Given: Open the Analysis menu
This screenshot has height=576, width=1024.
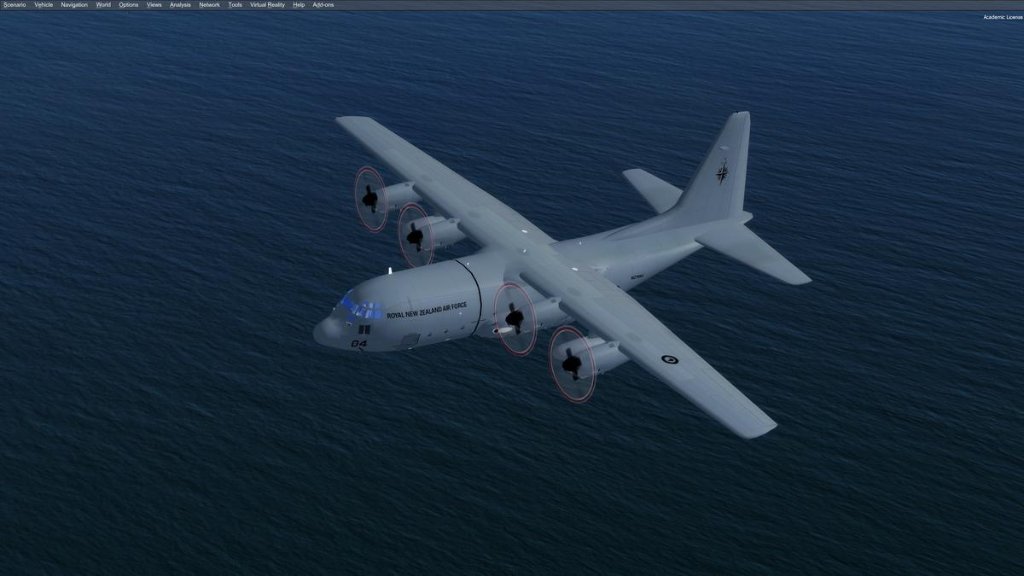Looking at the screenshot, I should (x=180, y=5).
